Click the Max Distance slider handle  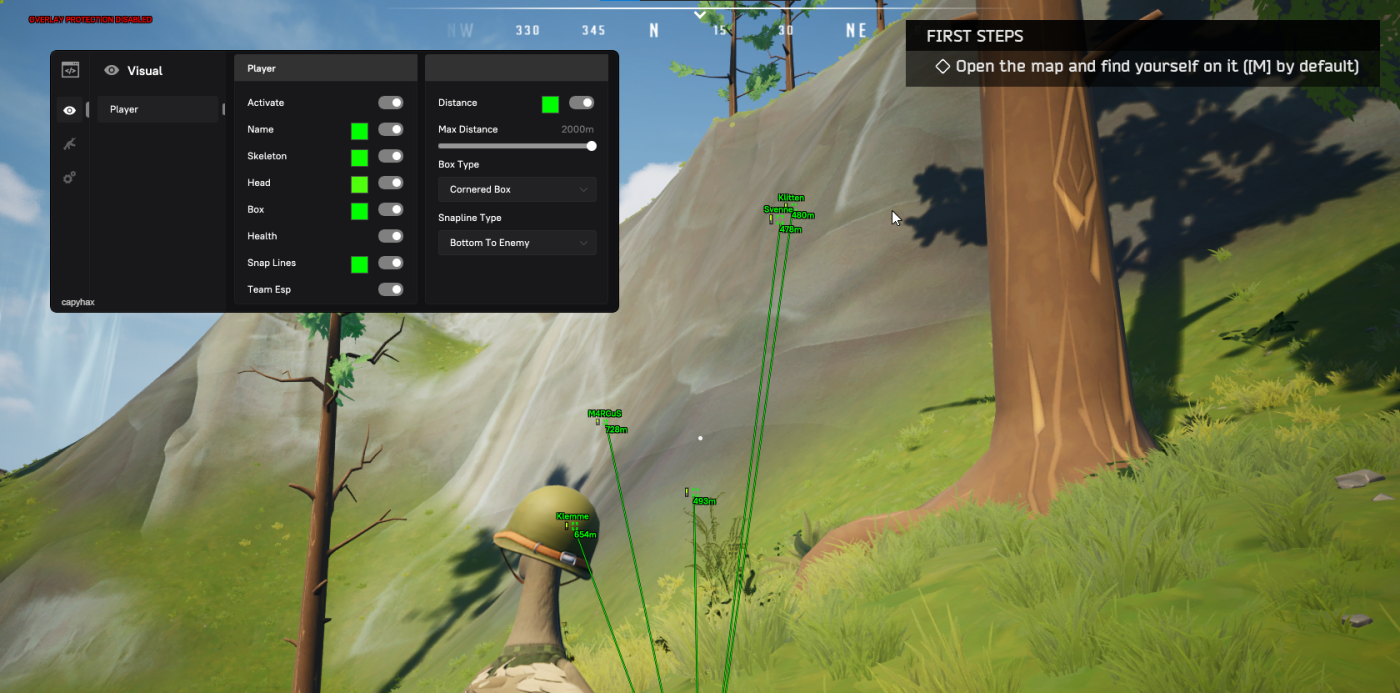[x=591, y=146]
